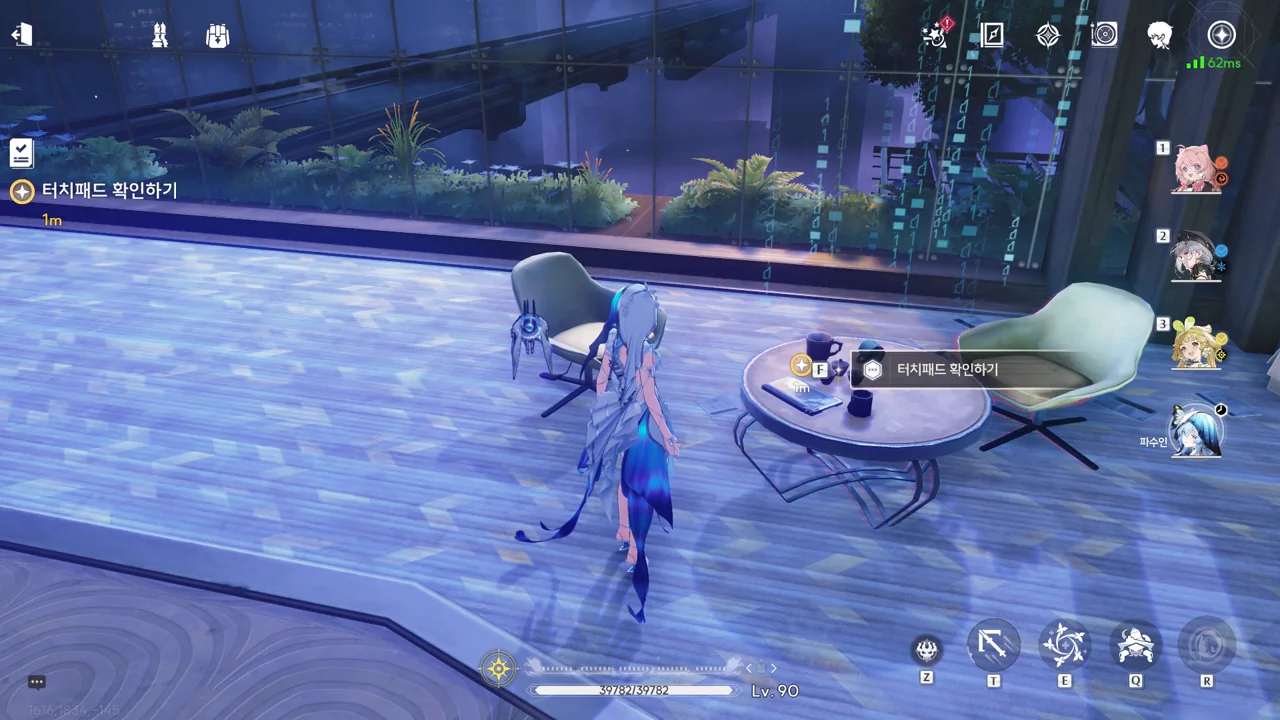Switch to the gray-haired party member
Viewport: 1280px width, 720px height.
1196,256
